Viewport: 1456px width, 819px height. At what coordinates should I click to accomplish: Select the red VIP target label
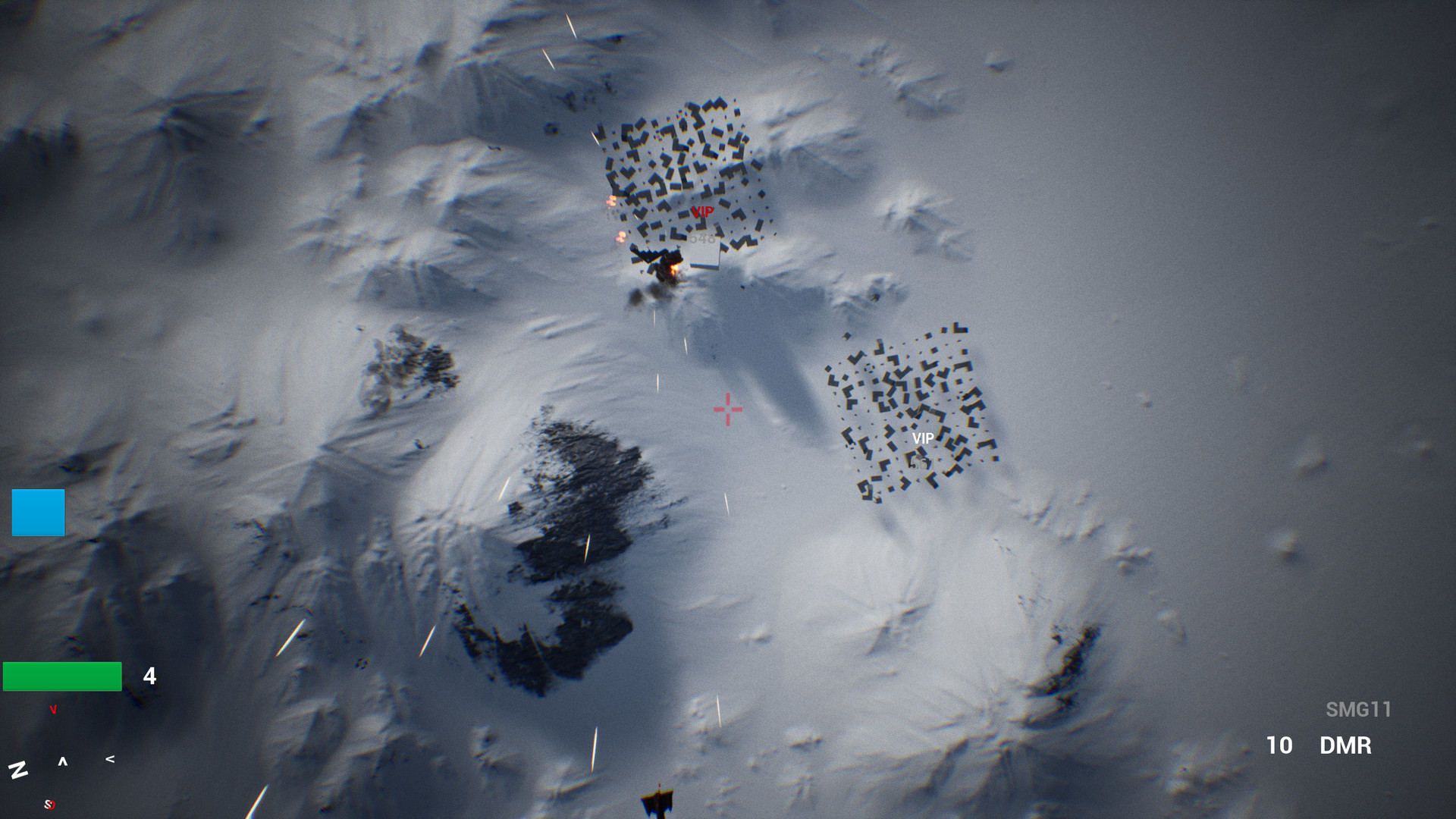pos(703,212)
